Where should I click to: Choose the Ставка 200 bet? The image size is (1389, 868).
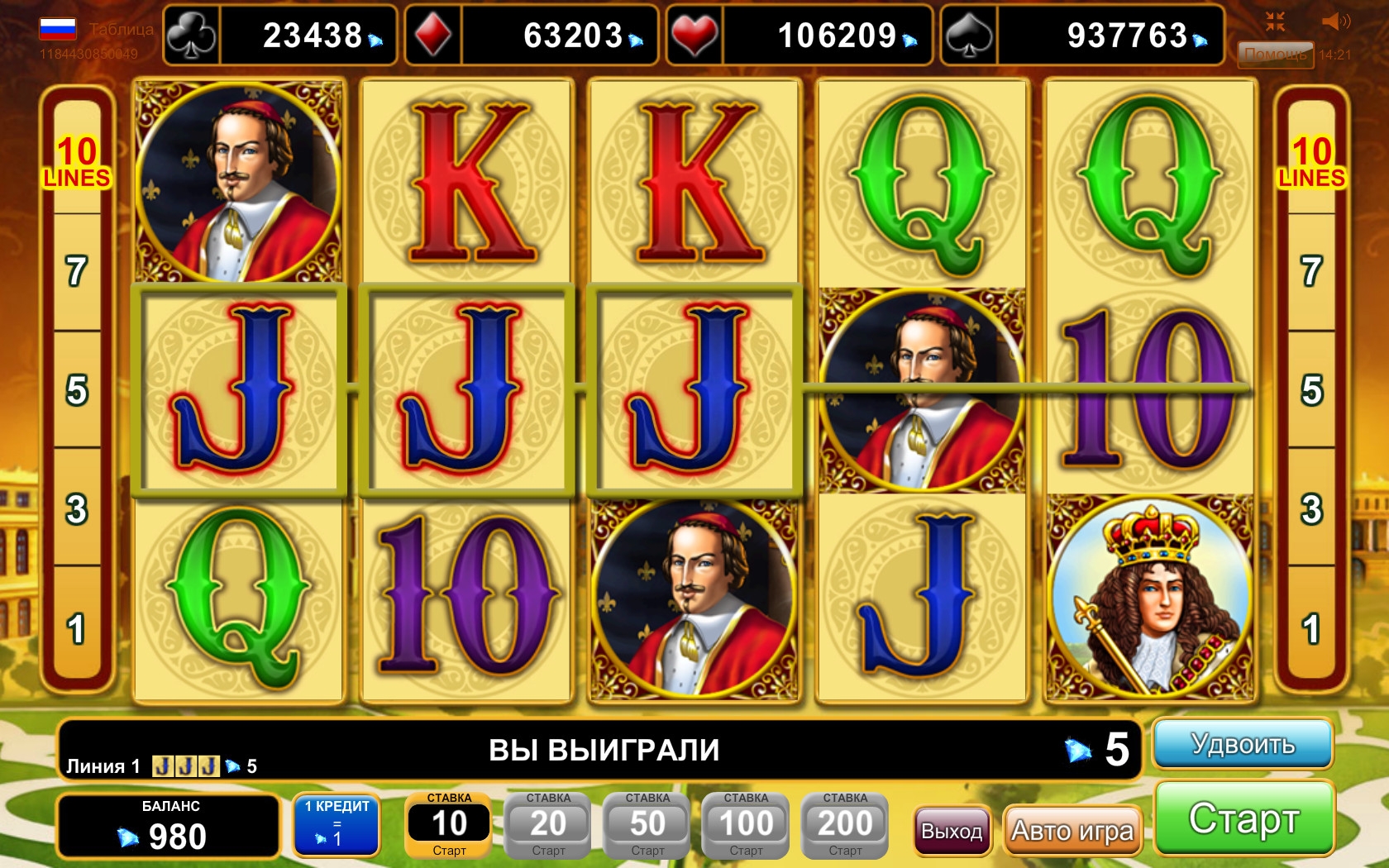(845, 824)
